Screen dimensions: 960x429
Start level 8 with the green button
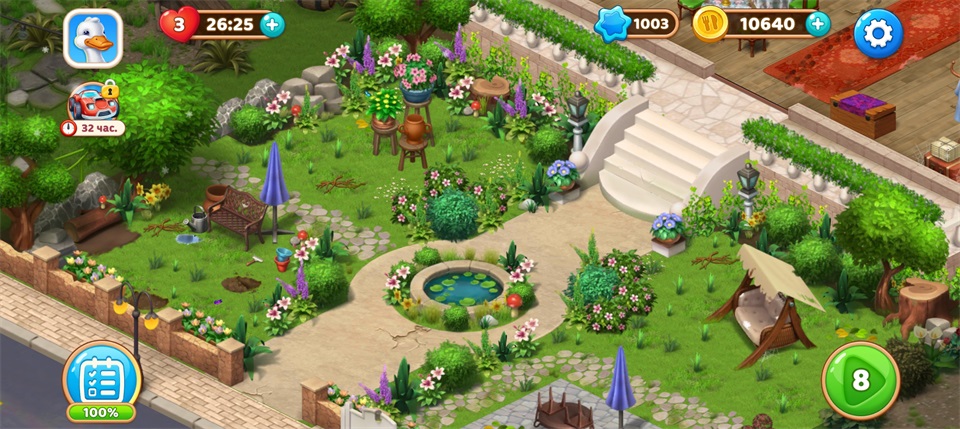pyautogui.click(x=860, y=381)
